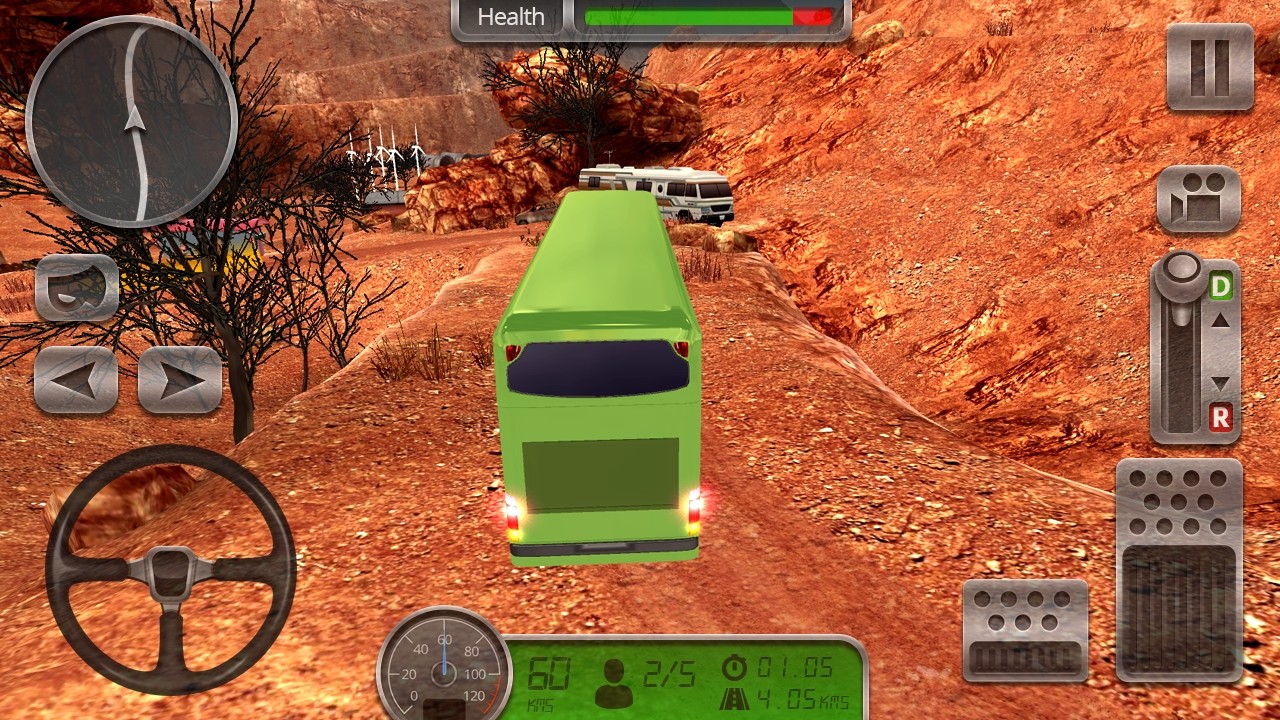Click the steering wheel control
The image size is (1280, 720).
click(x=171, y=569)
